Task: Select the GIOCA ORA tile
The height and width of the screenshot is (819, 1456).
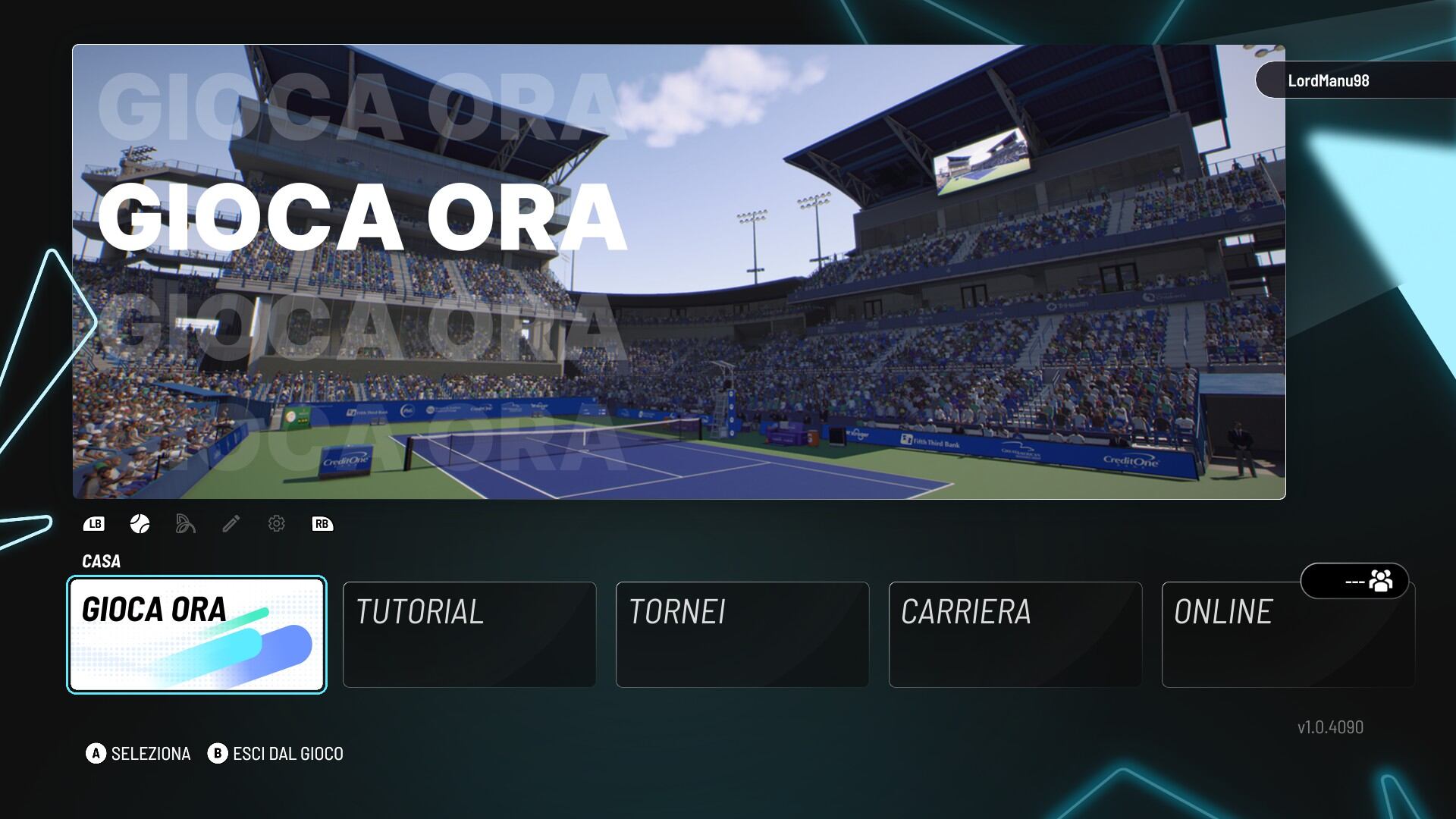Action: tap(197, 635)
